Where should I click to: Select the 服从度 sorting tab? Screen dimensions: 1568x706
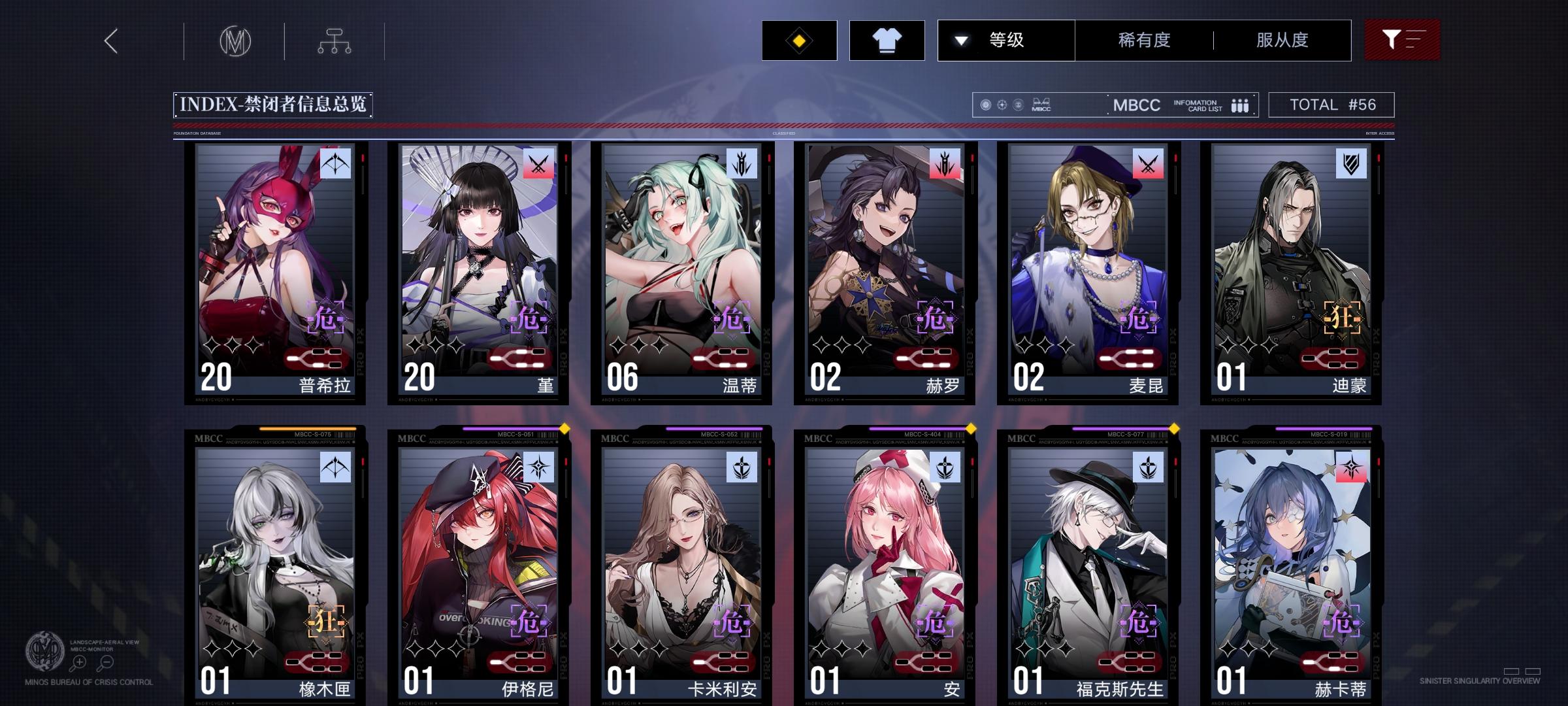pos(1282,40)
